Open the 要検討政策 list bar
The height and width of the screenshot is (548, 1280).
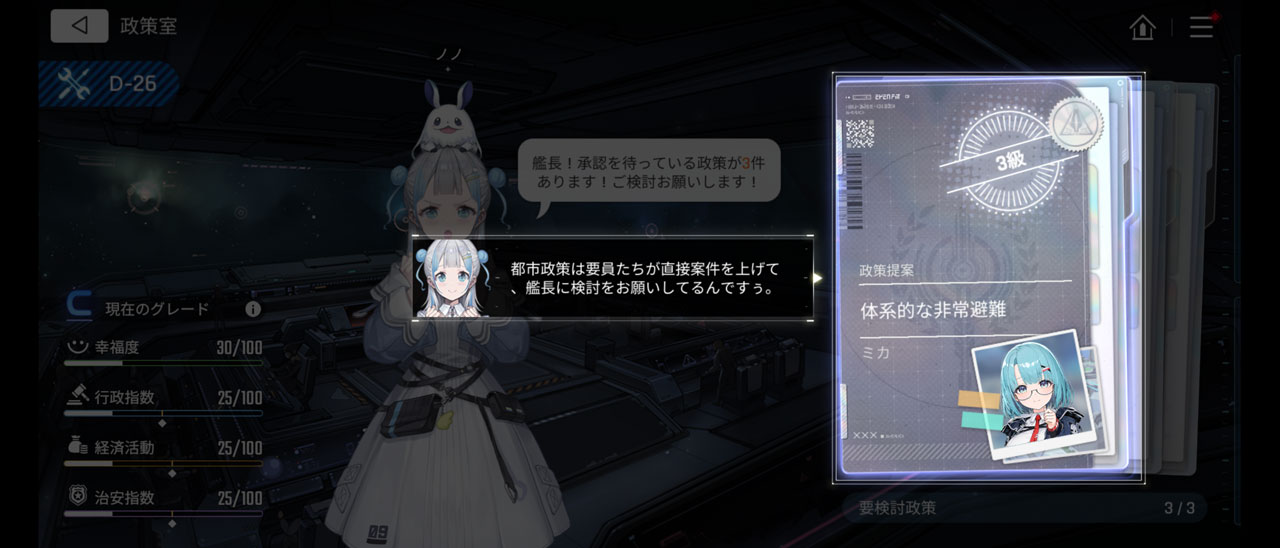pyautogui.click(x=1025, y=508)
